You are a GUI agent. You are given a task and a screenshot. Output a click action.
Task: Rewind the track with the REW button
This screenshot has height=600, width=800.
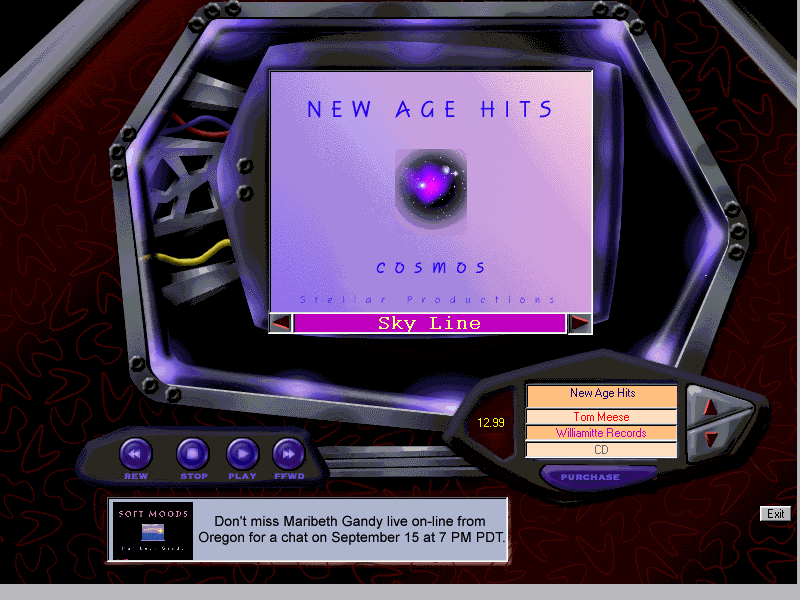click(136, 454)
